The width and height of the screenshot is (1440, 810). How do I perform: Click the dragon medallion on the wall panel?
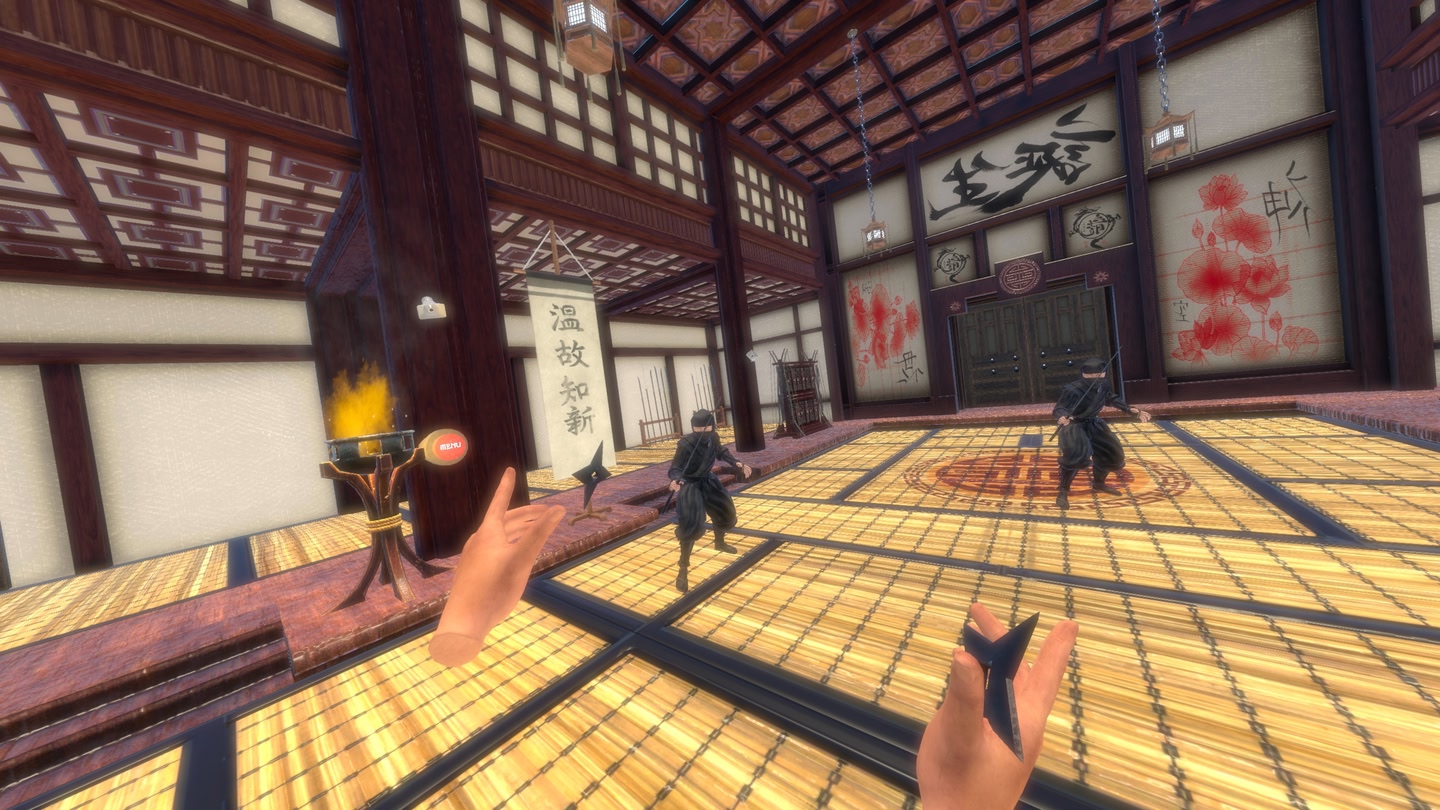pyautogui.click(x=1089, y=225)
